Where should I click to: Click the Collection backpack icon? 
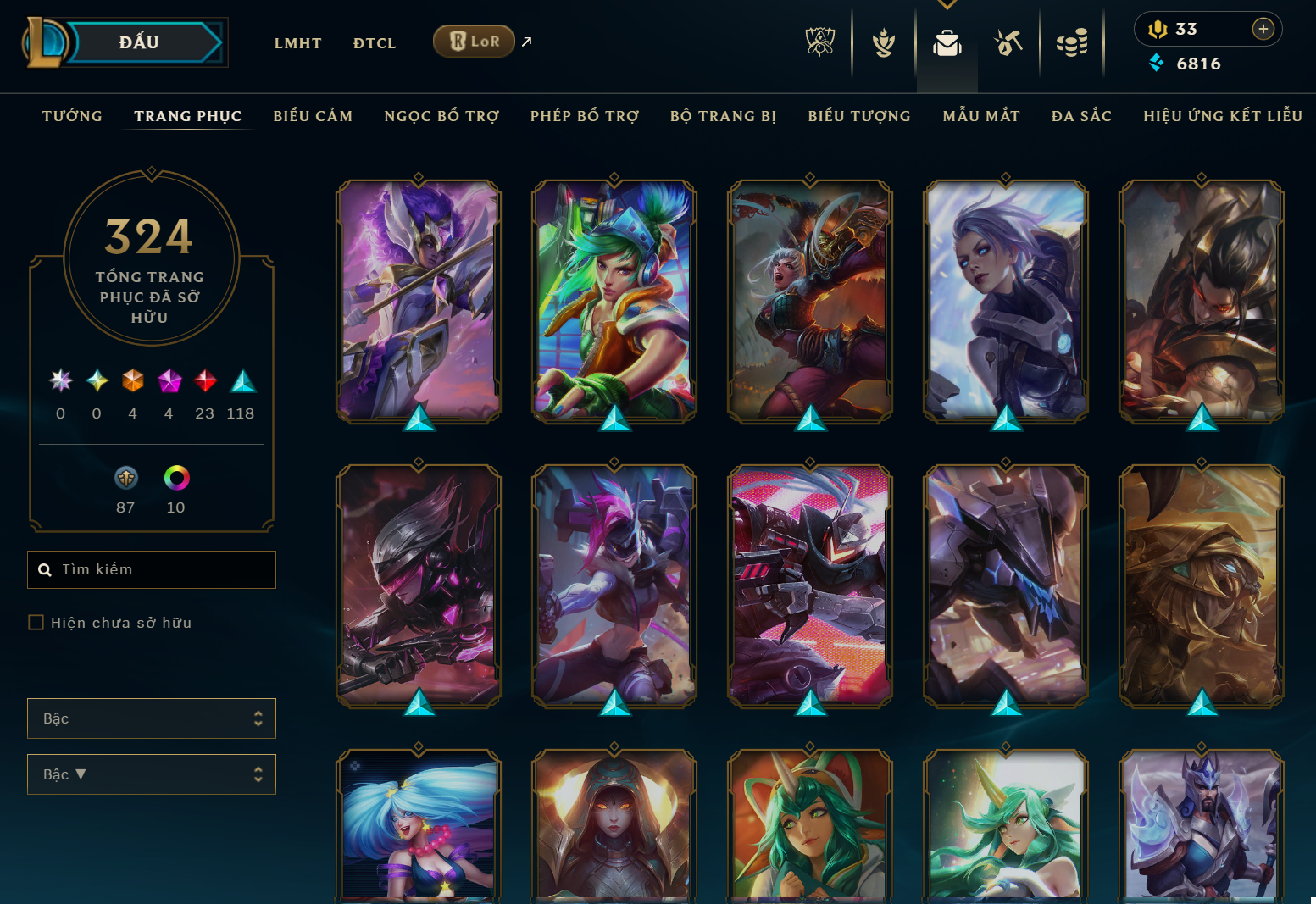tap(947, 41)
